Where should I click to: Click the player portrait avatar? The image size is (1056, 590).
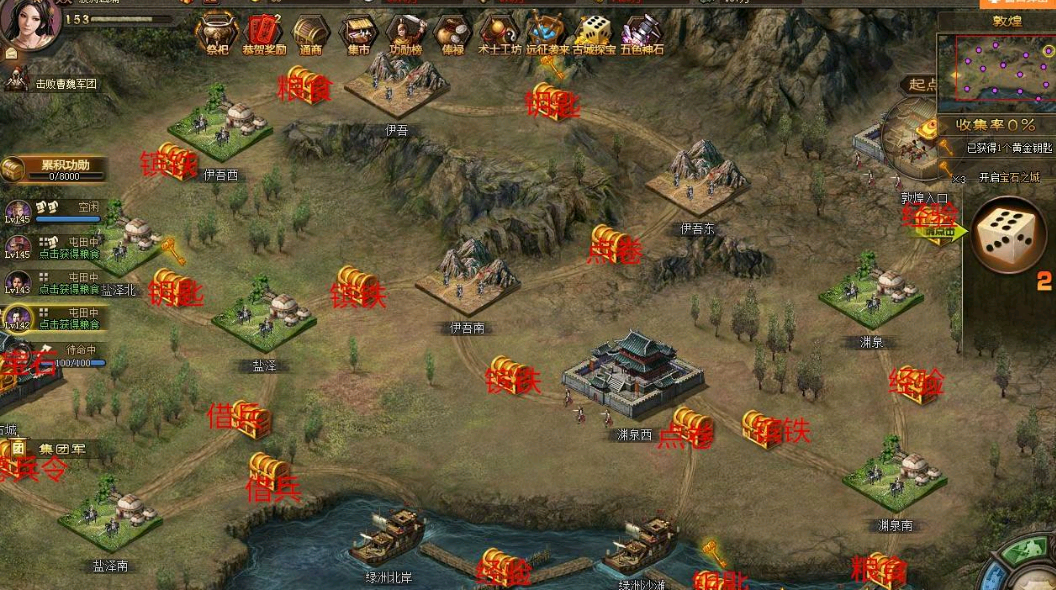point(30,24)
